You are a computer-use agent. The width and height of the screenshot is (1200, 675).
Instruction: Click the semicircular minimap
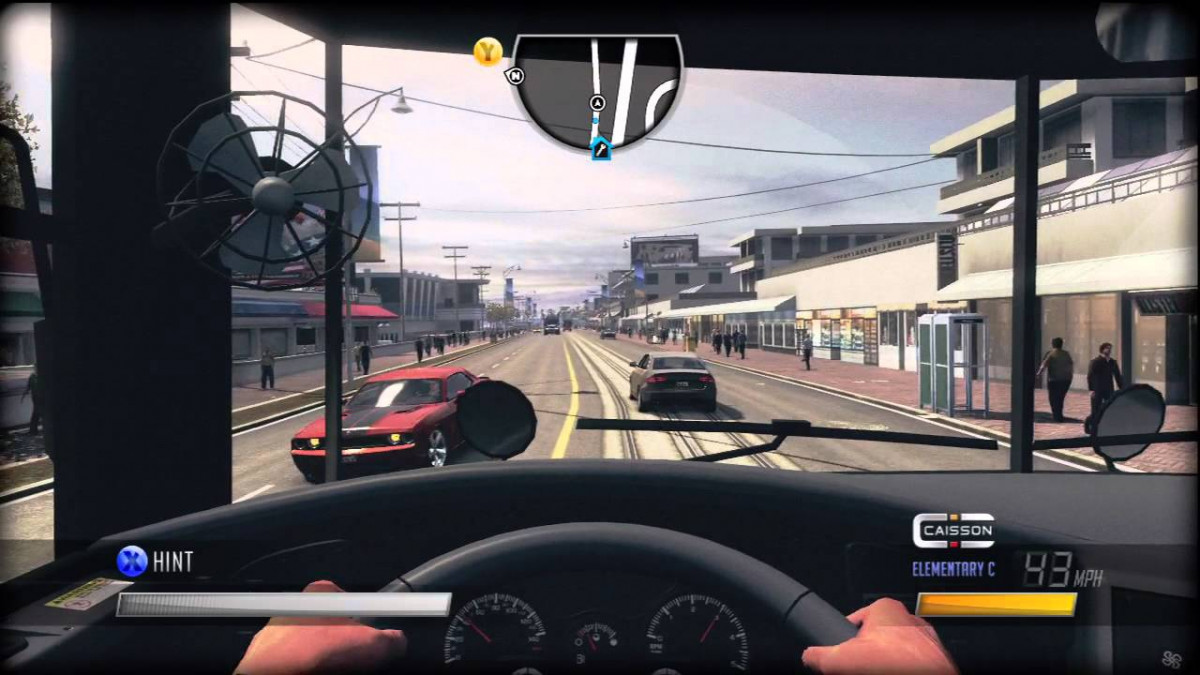click(x=598, y=88)
